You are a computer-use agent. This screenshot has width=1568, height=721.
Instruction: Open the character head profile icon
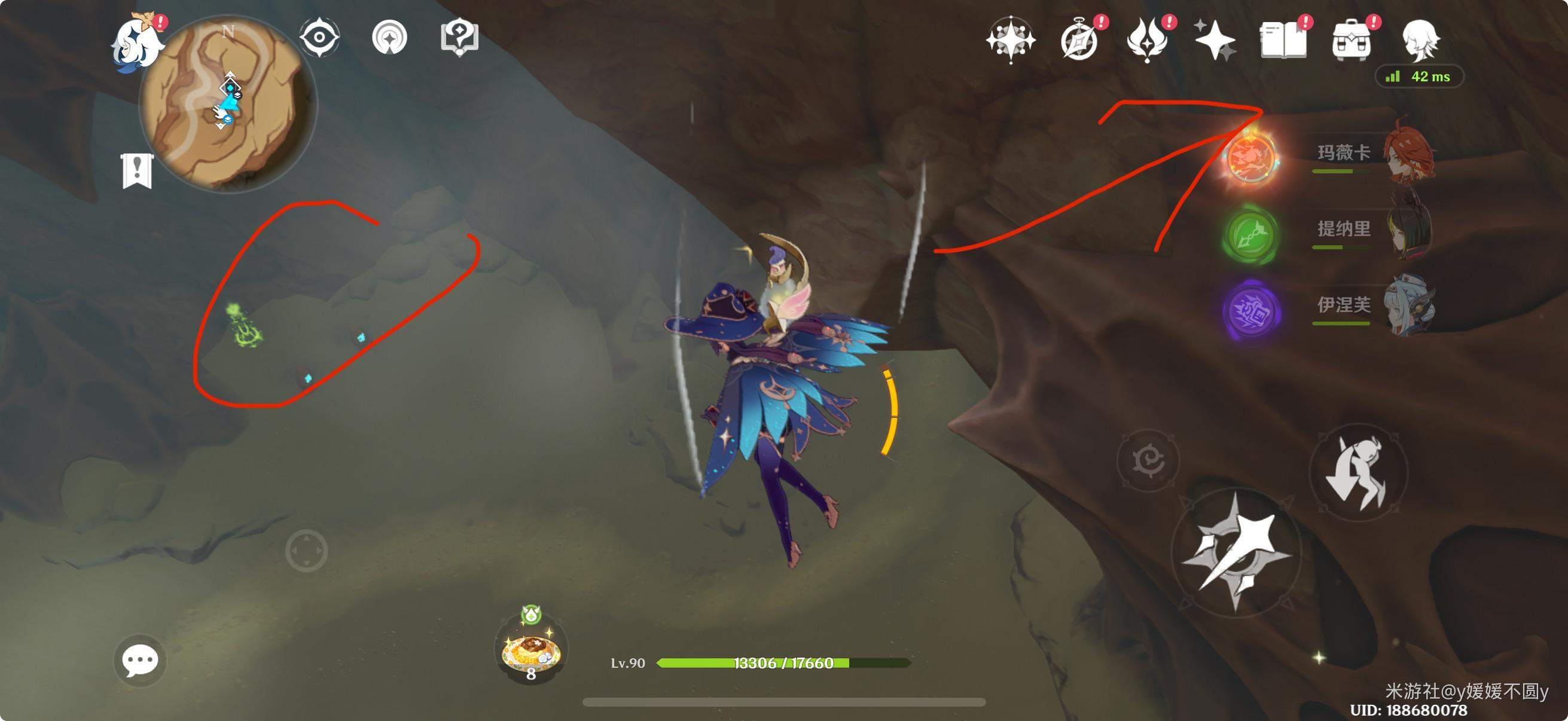1420,40
